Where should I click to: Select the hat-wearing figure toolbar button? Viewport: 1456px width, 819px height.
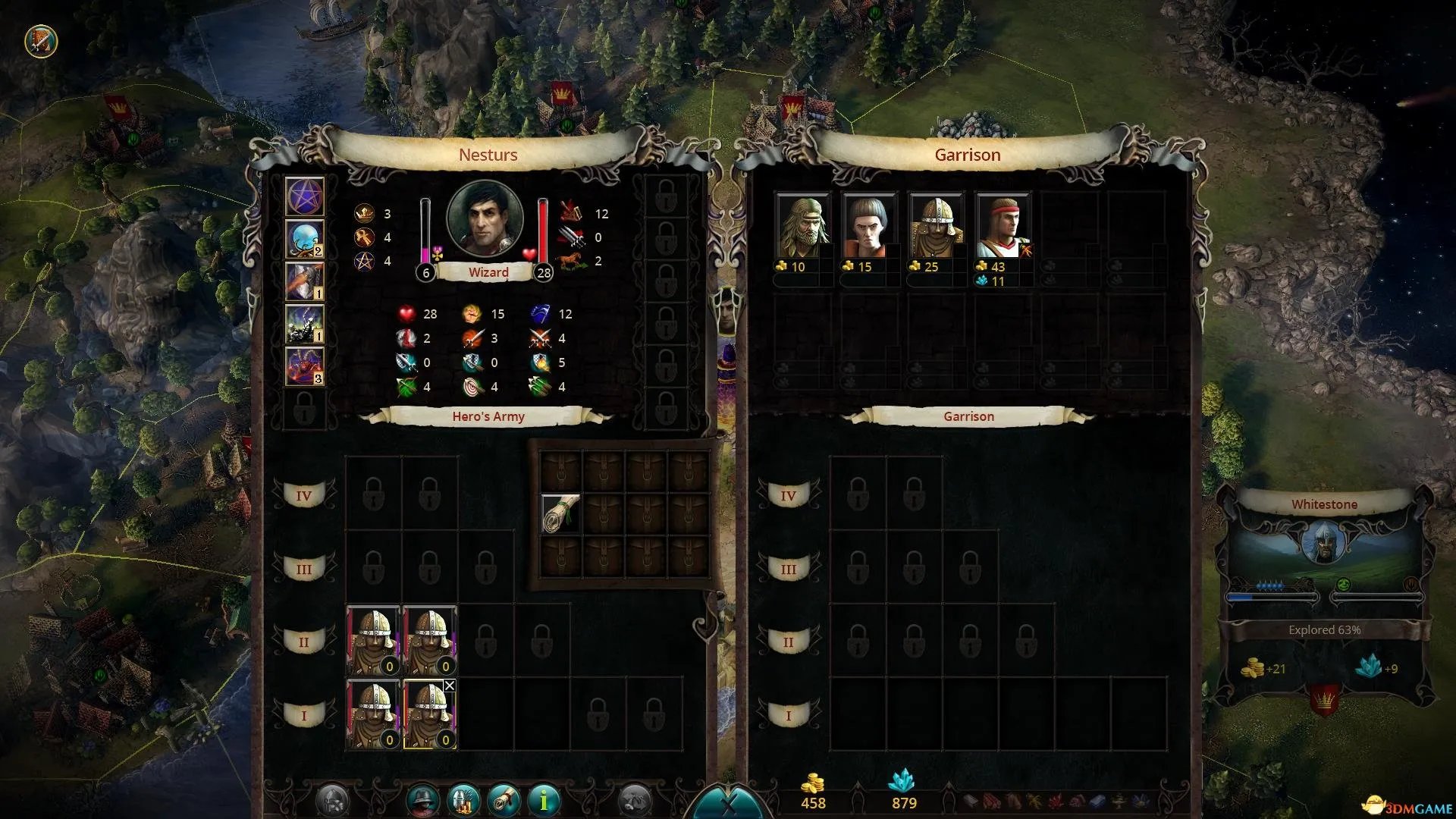pos(423,800)
